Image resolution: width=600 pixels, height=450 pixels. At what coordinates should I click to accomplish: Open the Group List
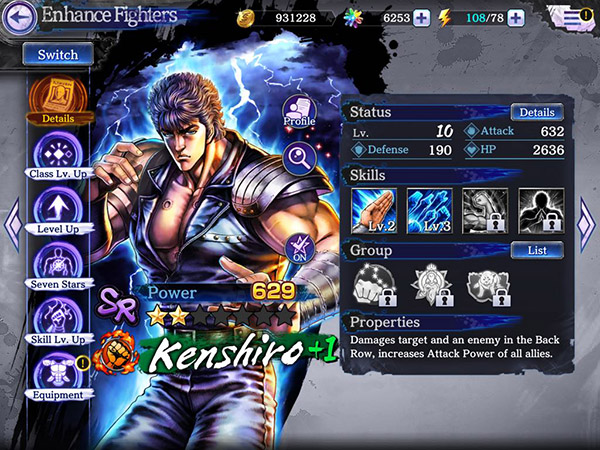click(x=537, y=250)
